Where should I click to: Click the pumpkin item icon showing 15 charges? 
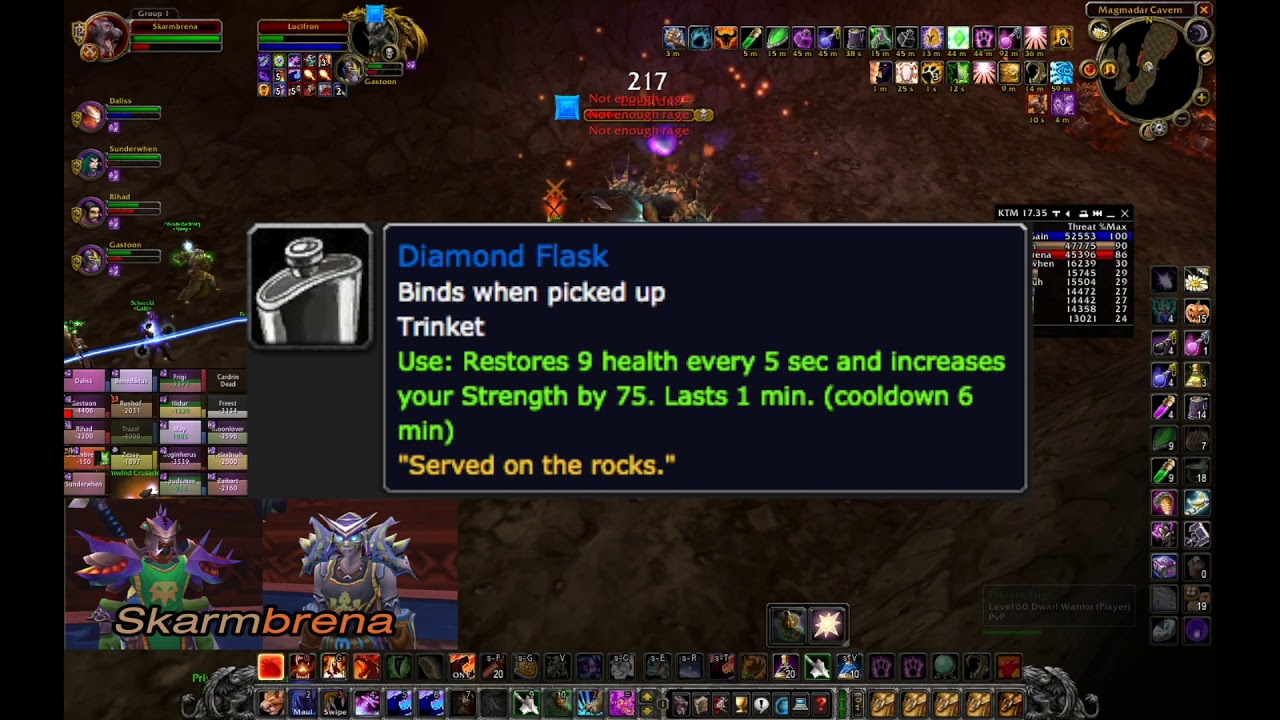[1196, 313]
